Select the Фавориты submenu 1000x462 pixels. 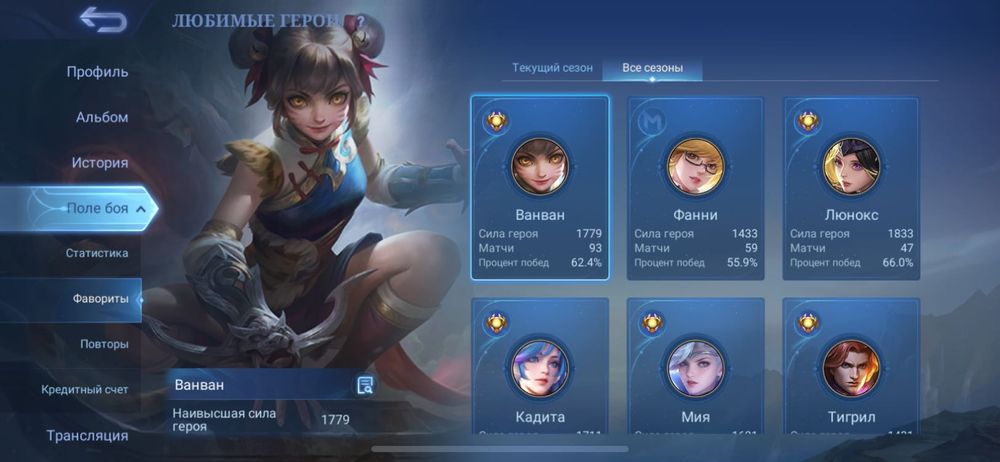click(x=100, y=299)
